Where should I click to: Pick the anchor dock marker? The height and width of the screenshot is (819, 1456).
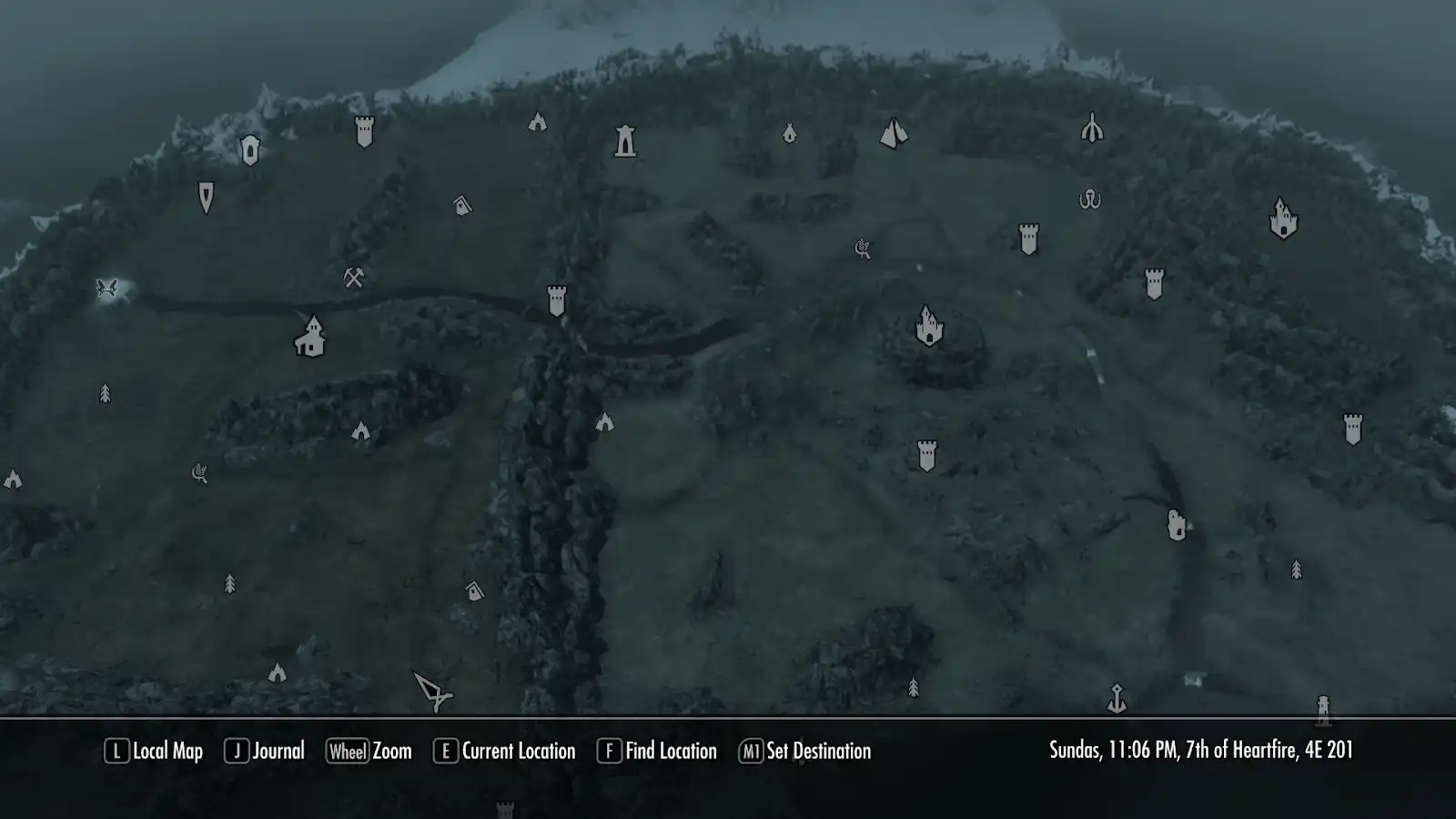click(x=1117, y=699)
